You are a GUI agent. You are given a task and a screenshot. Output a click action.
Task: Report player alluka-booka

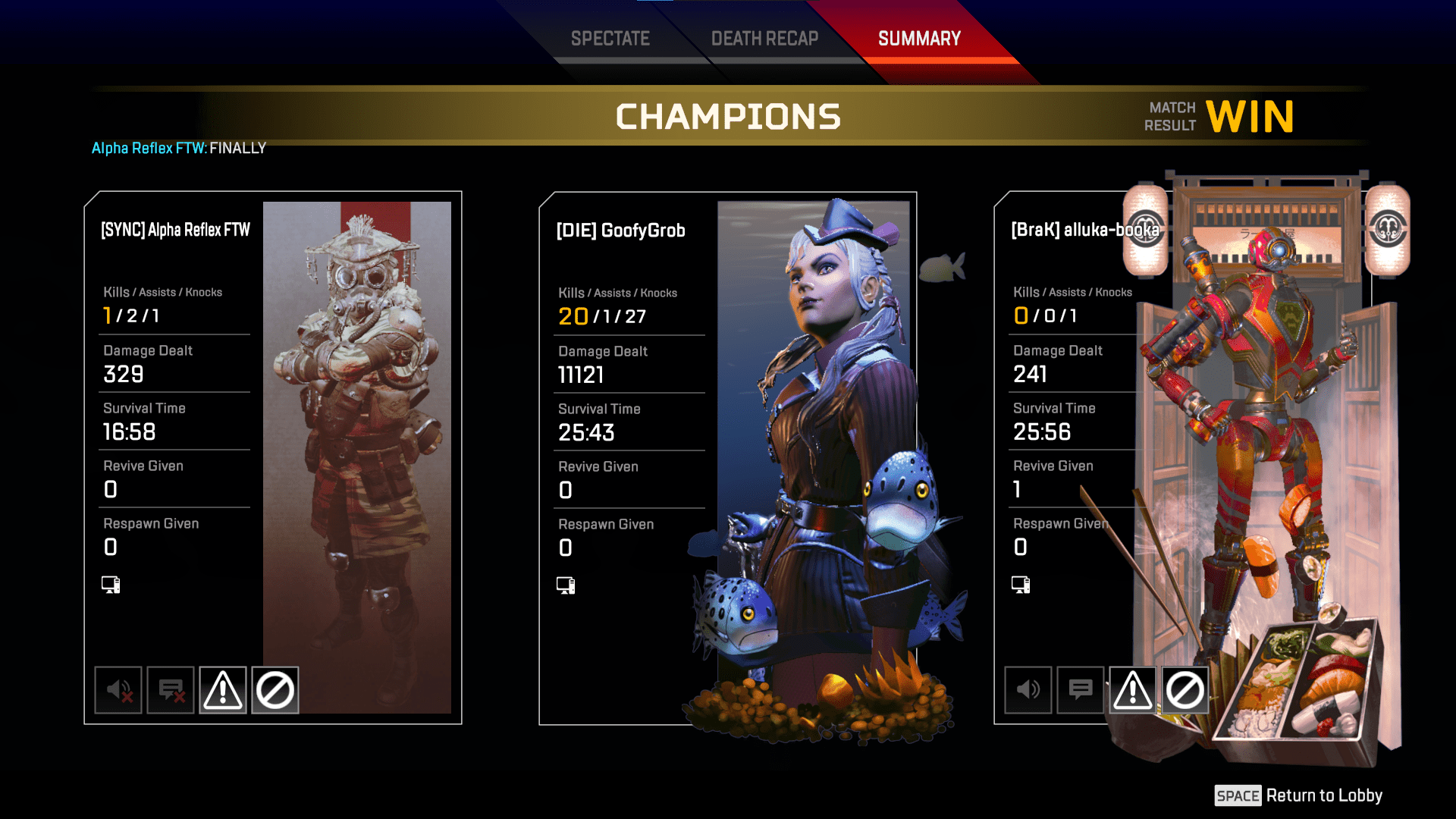tap(1133, 690)
